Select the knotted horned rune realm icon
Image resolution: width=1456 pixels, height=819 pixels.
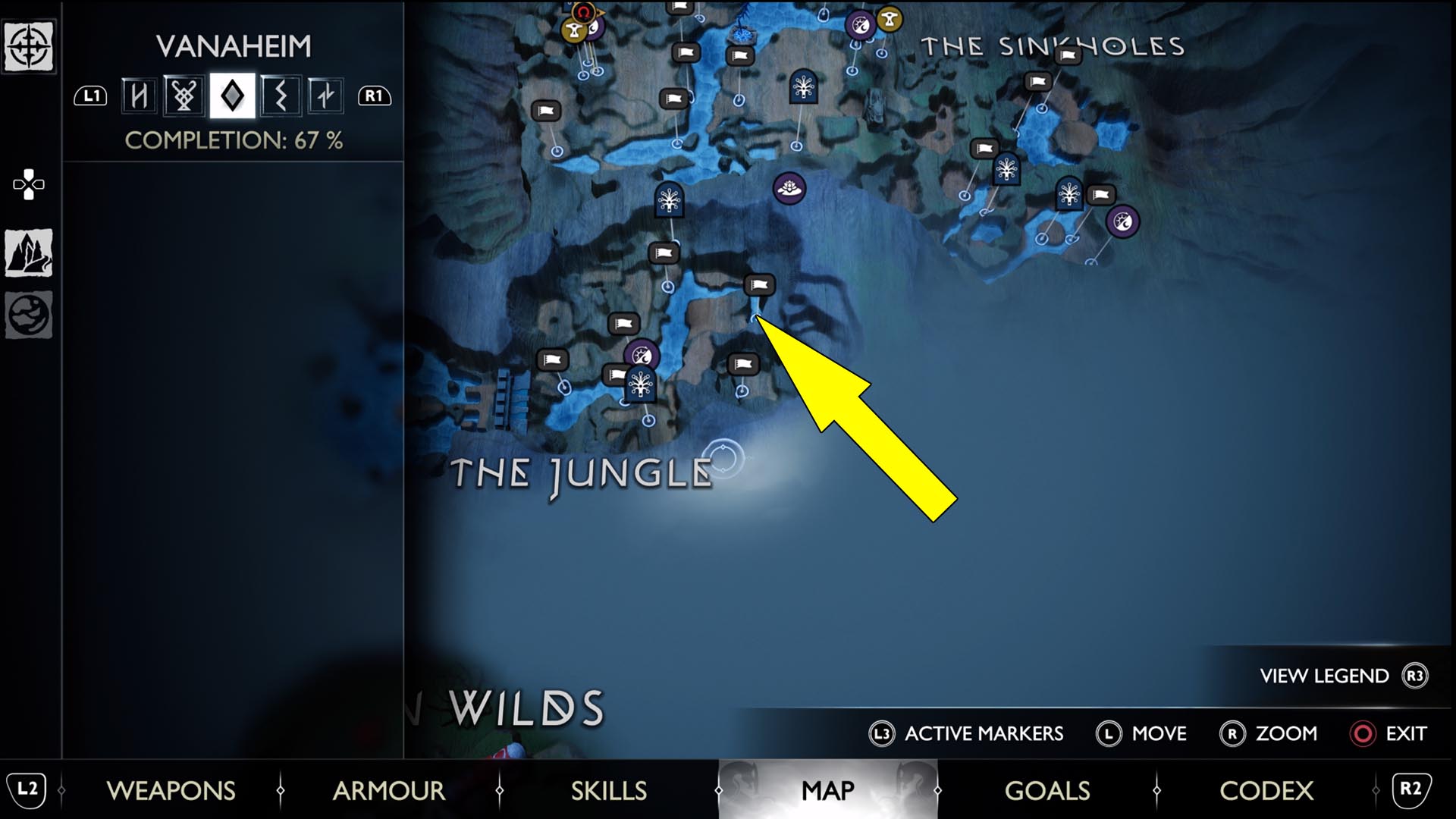pyautogui.click(x=184, y=96)
